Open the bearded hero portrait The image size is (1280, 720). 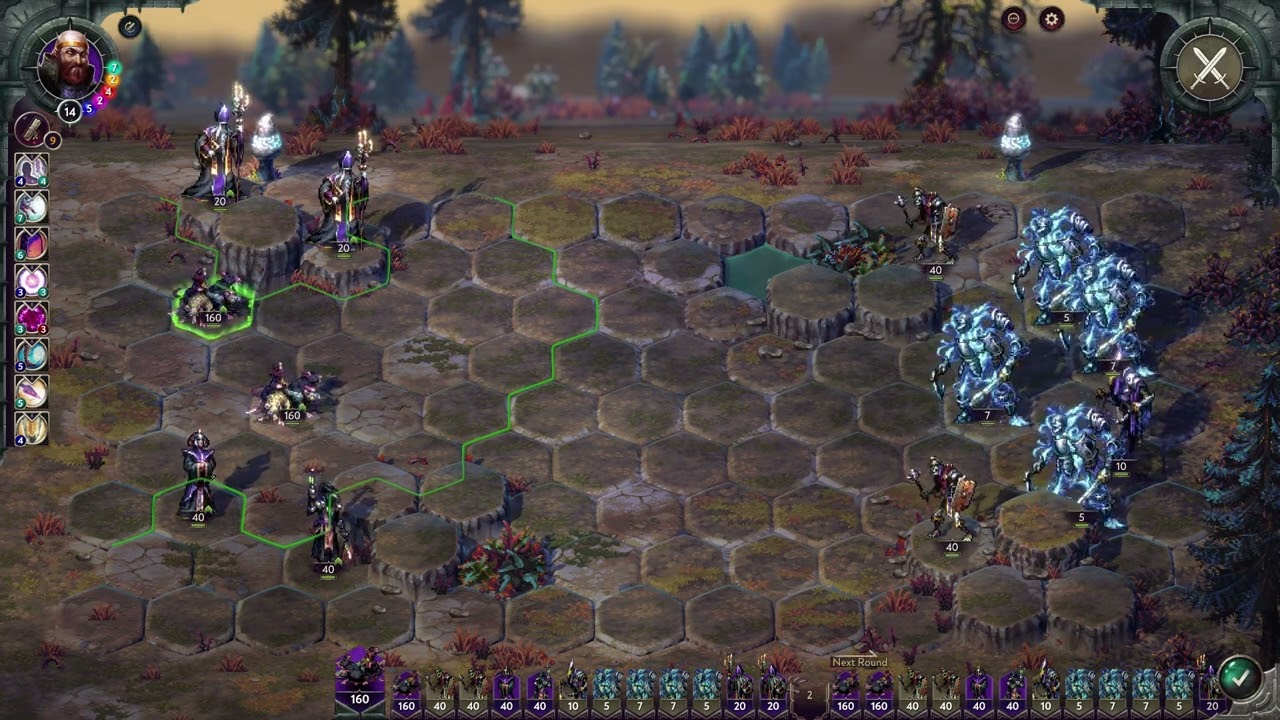click(70, 65)
